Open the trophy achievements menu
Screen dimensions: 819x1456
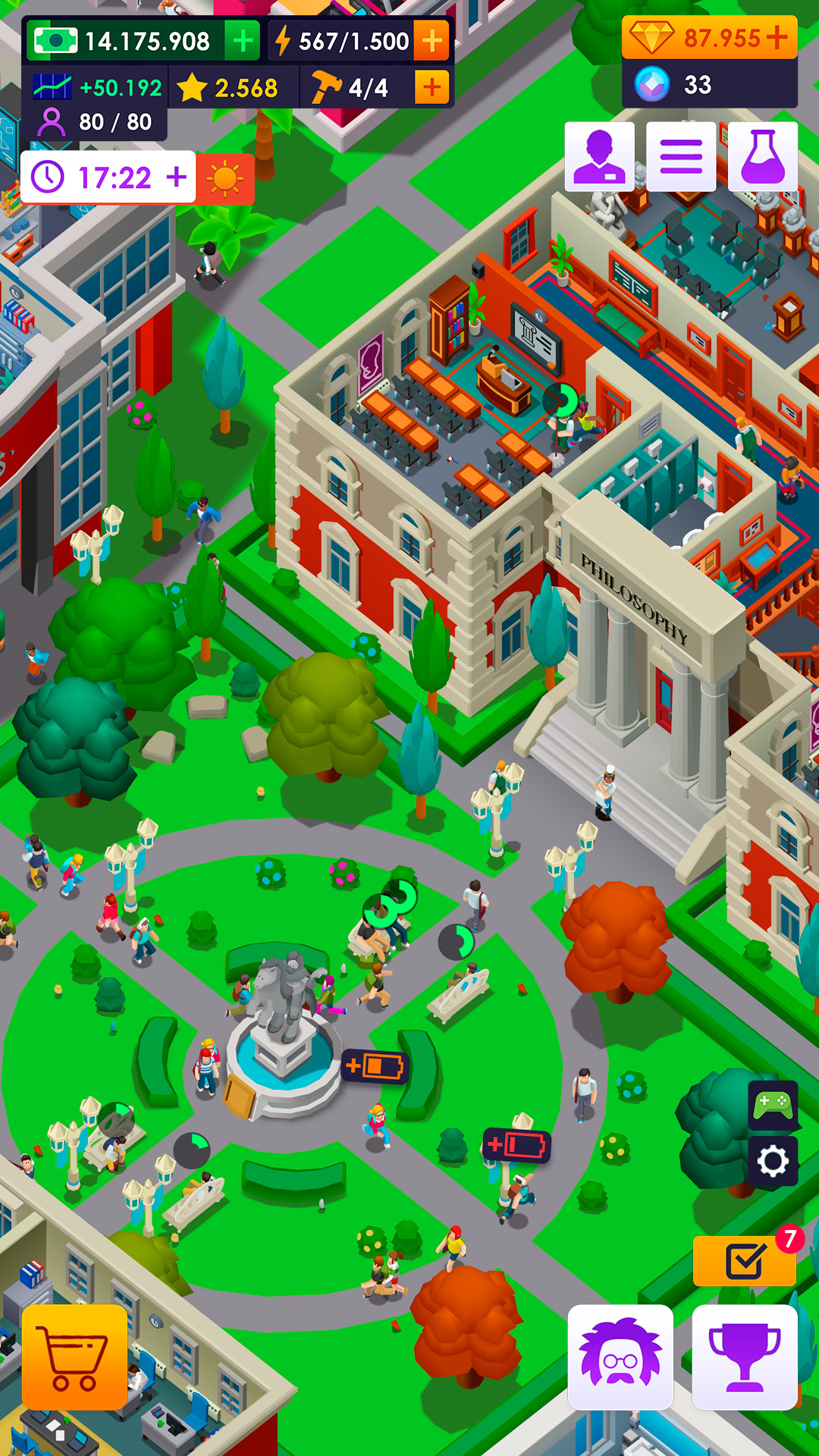[744, 1357]
